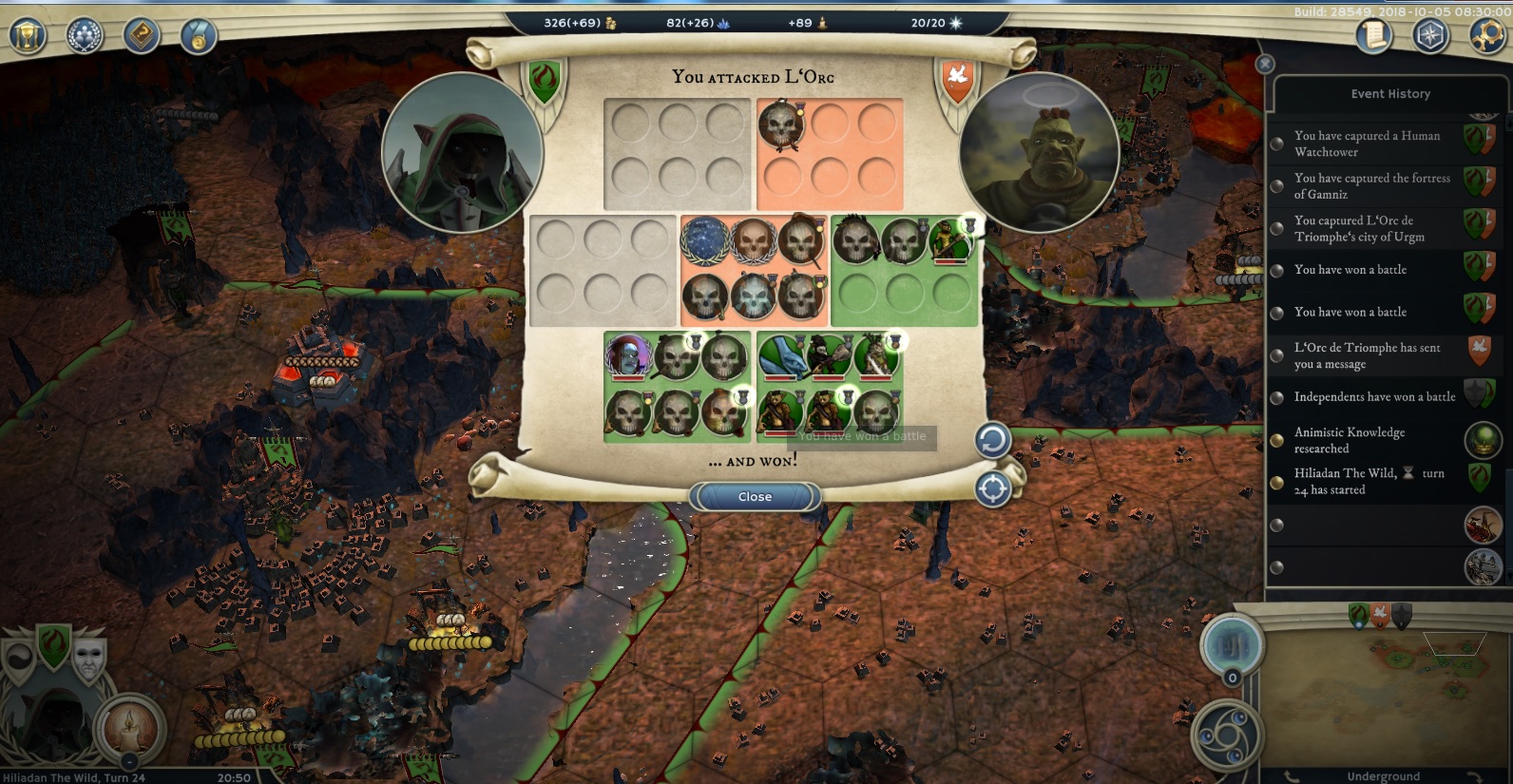Replay the battle with circular arrow button
This screenshot has height=784, width=1513.
pyautogui.click(x=992, y=440)
